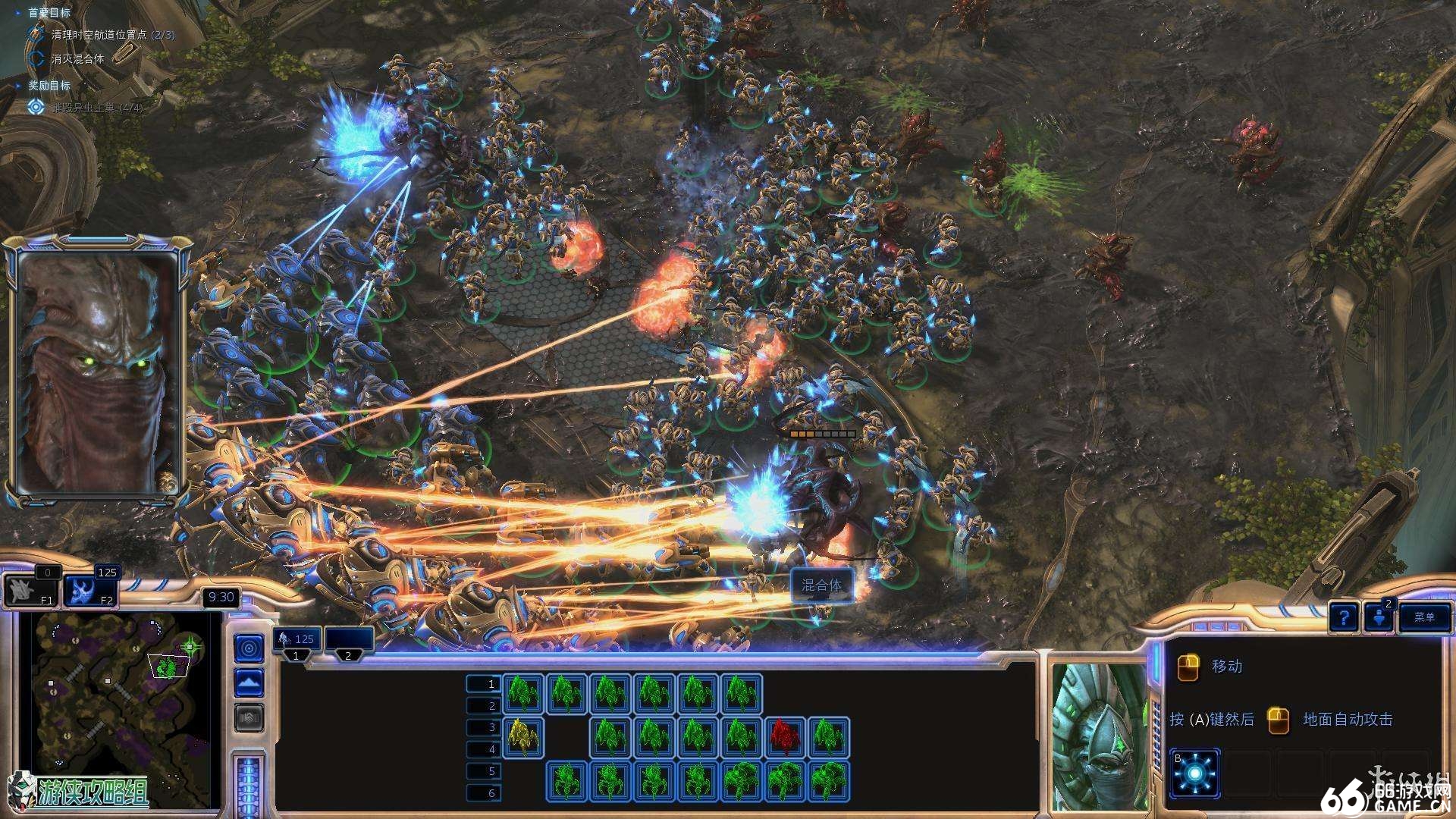
Task: Select control group 1 tab with 125 units
Action: point(297,642)
